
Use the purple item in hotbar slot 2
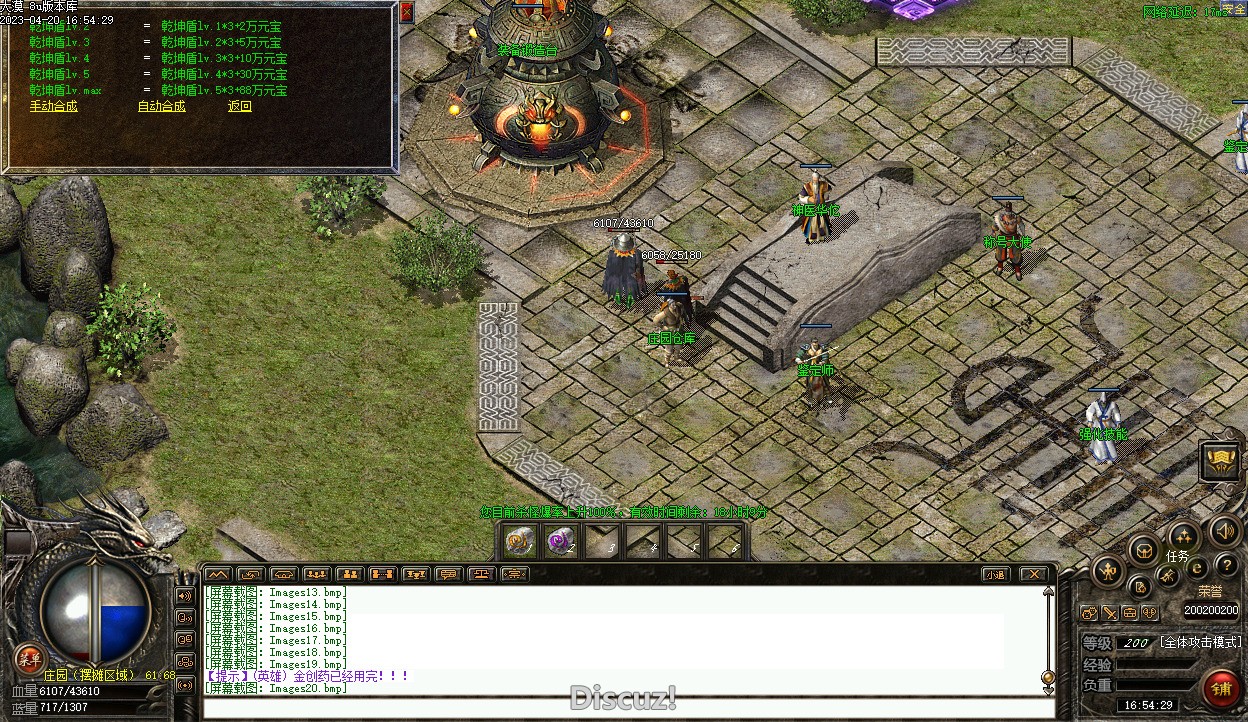pos(561,542)
